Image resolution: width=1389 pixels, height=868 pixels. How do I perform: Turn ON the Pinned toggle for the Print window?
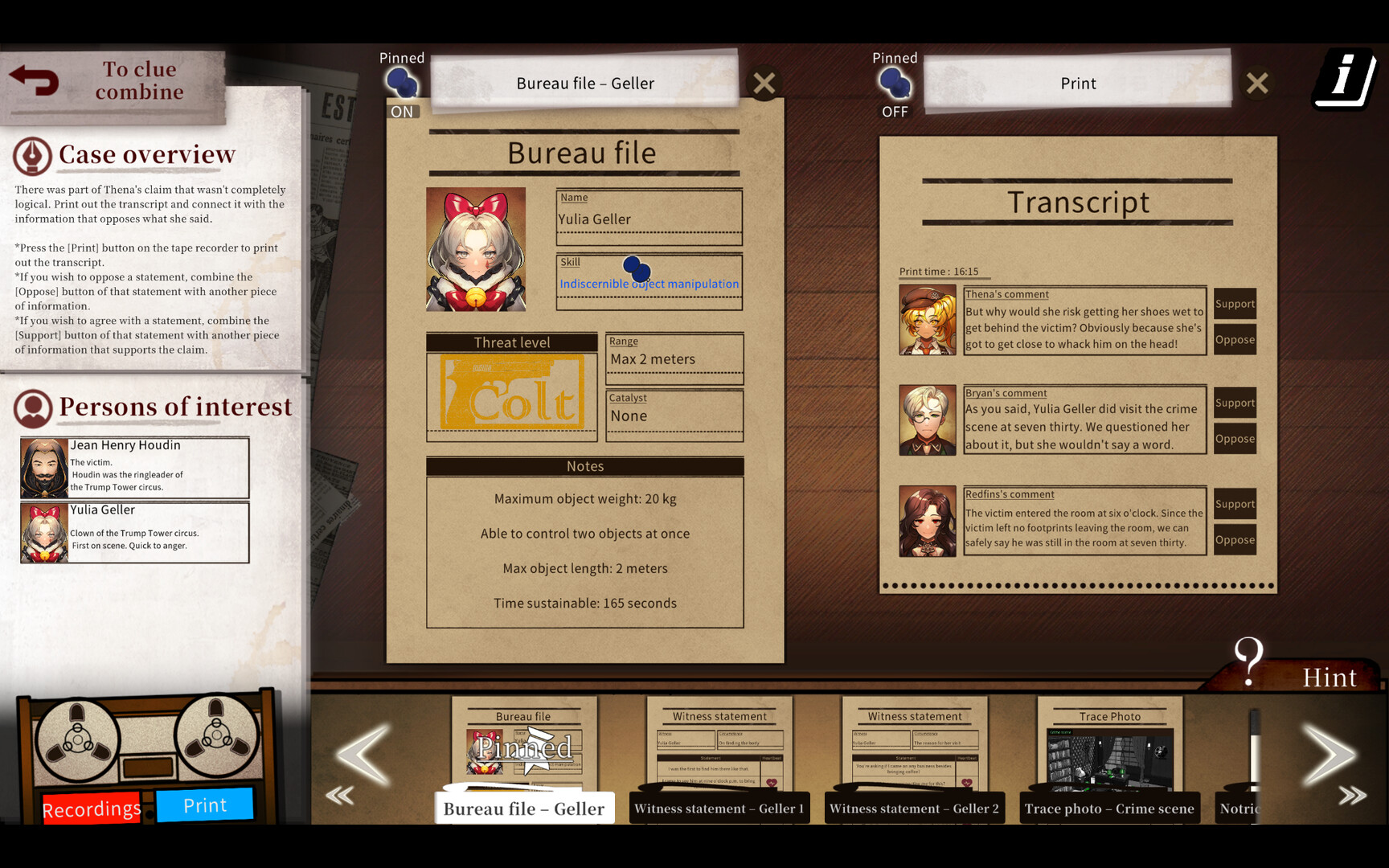coord(895,84)
